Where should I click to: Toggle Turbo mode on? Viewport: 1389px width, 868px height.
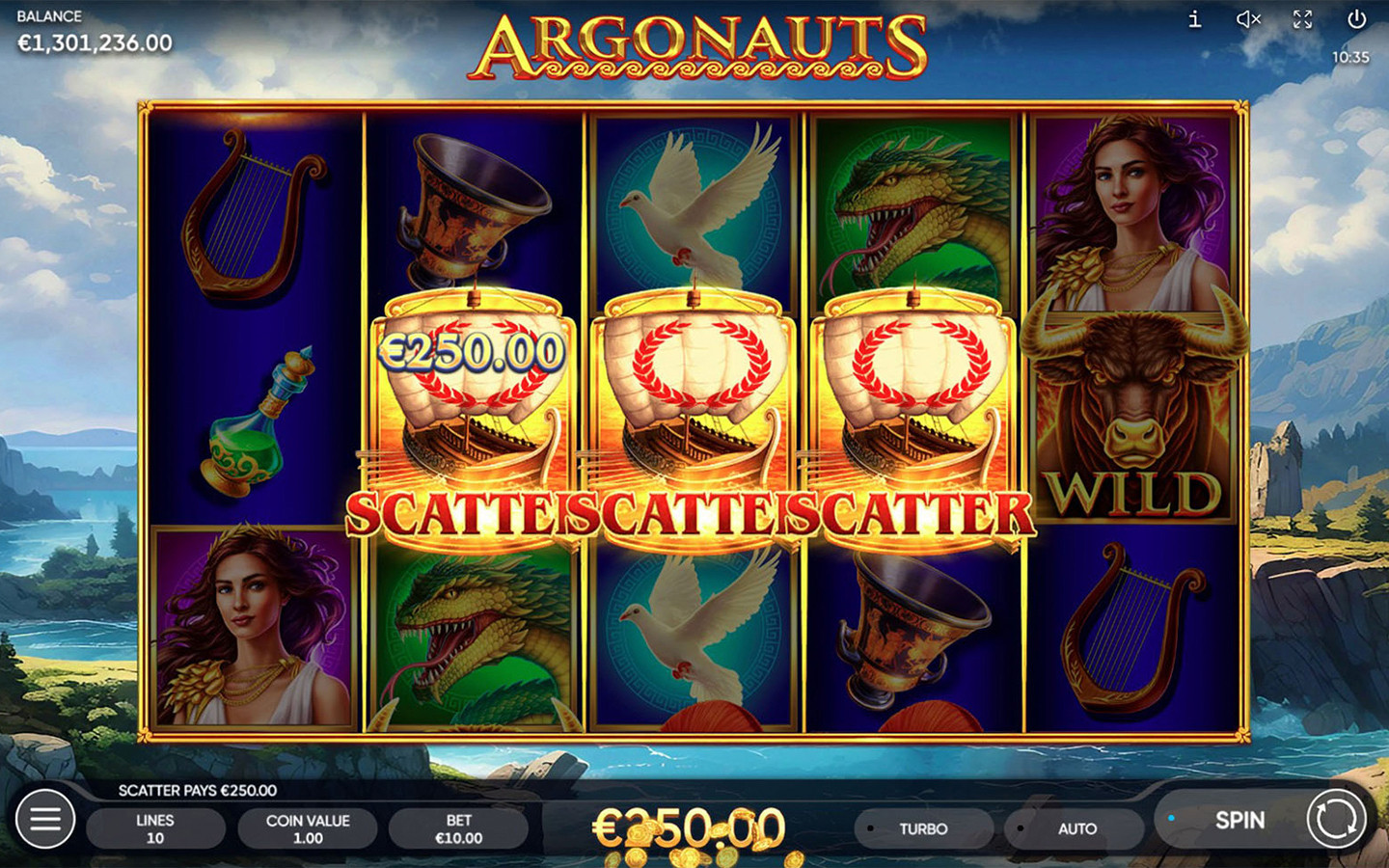tap(924, 828)
